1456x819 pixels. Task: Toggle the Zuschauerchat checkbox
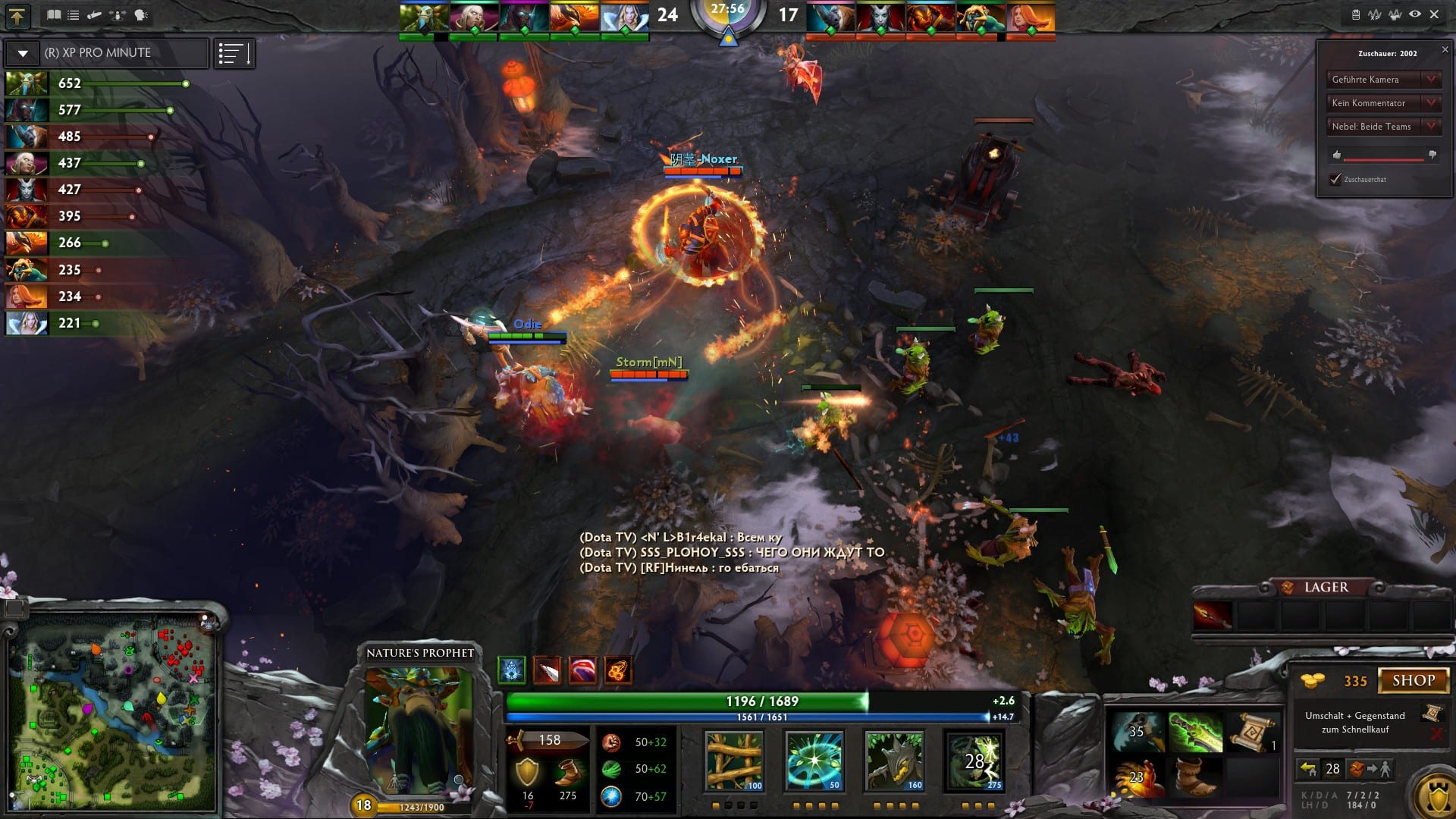(1335, 180)
